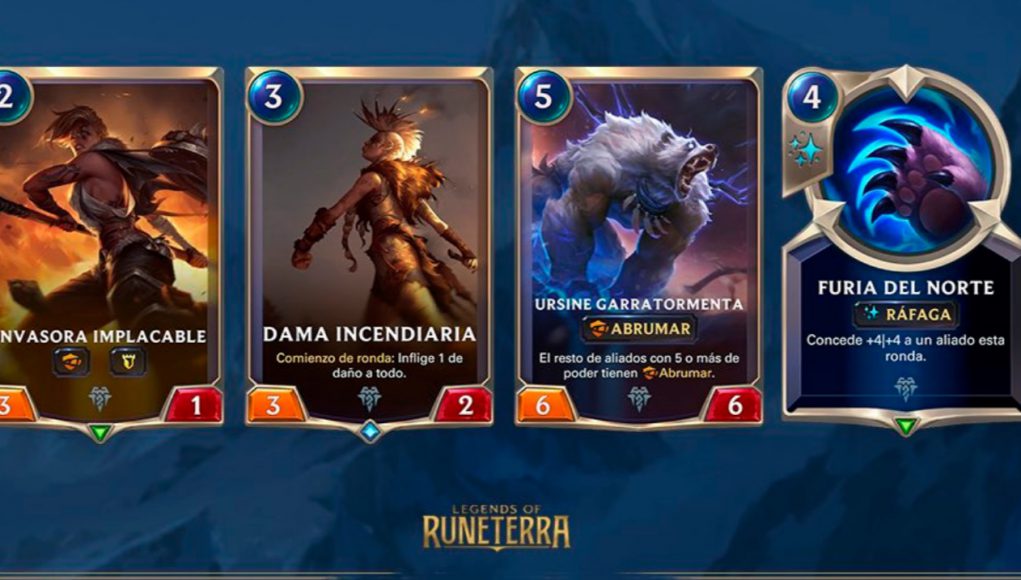Click the Ráfaga keyword badge
The height and width of the screenshot is (580, 1021).
(x=905, y=315)
